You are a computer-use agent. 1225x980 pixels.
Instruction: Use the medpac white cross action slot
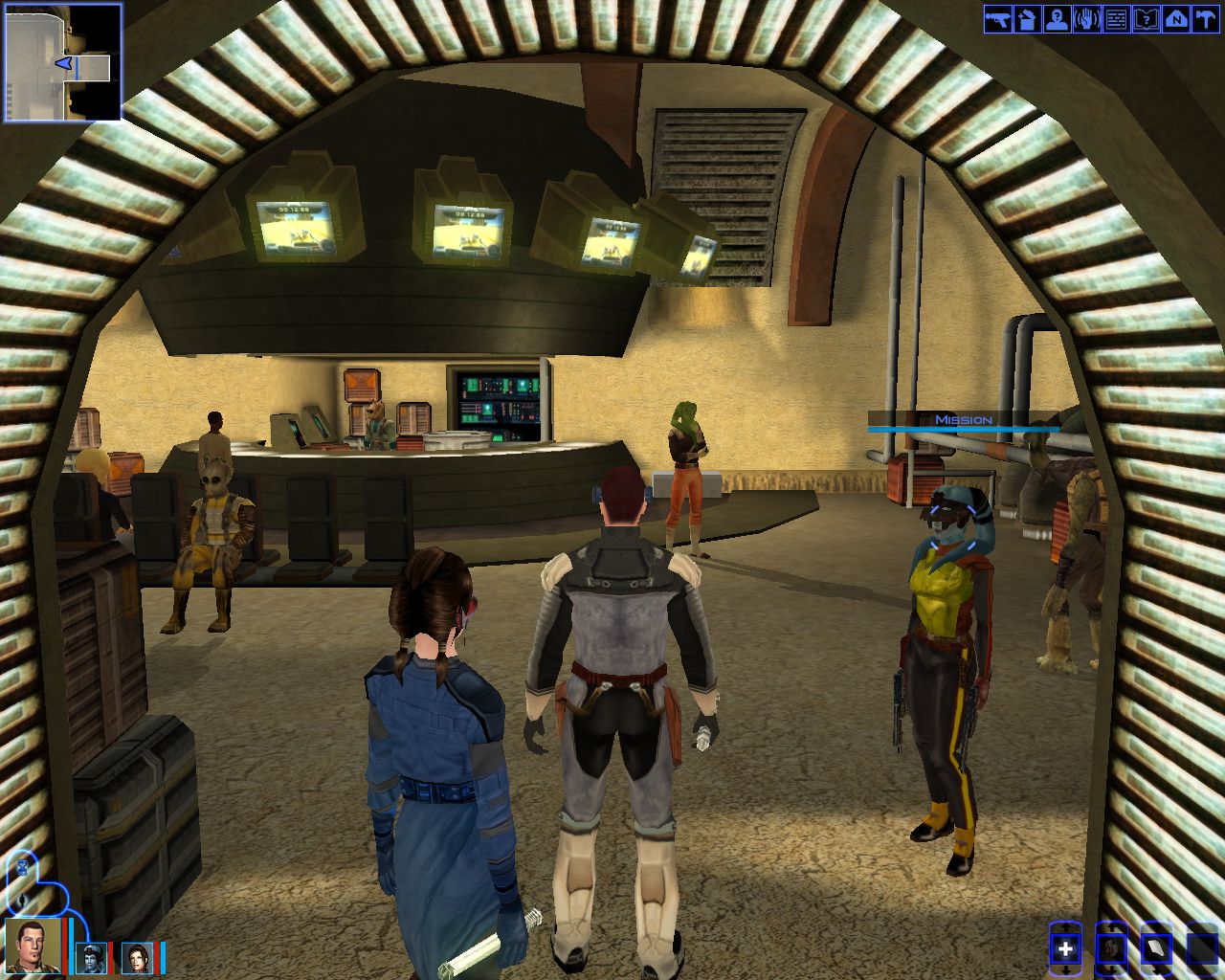coord(1065,948)
